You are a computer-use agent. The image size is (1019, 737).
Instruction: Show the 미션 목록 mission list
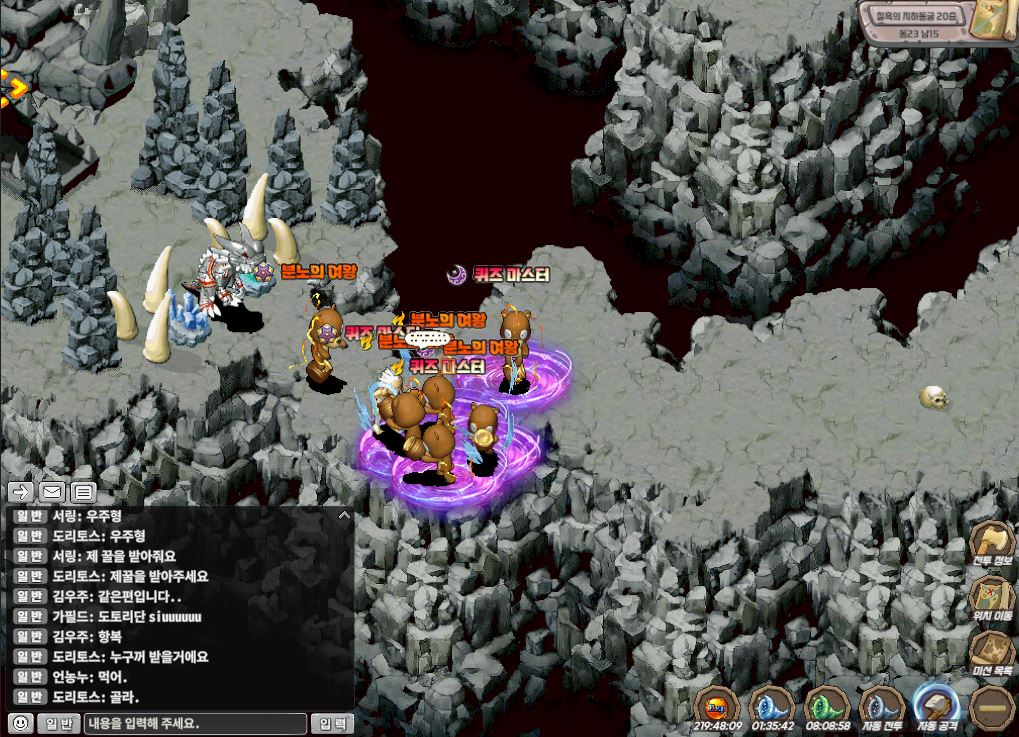tap(991, 650)
